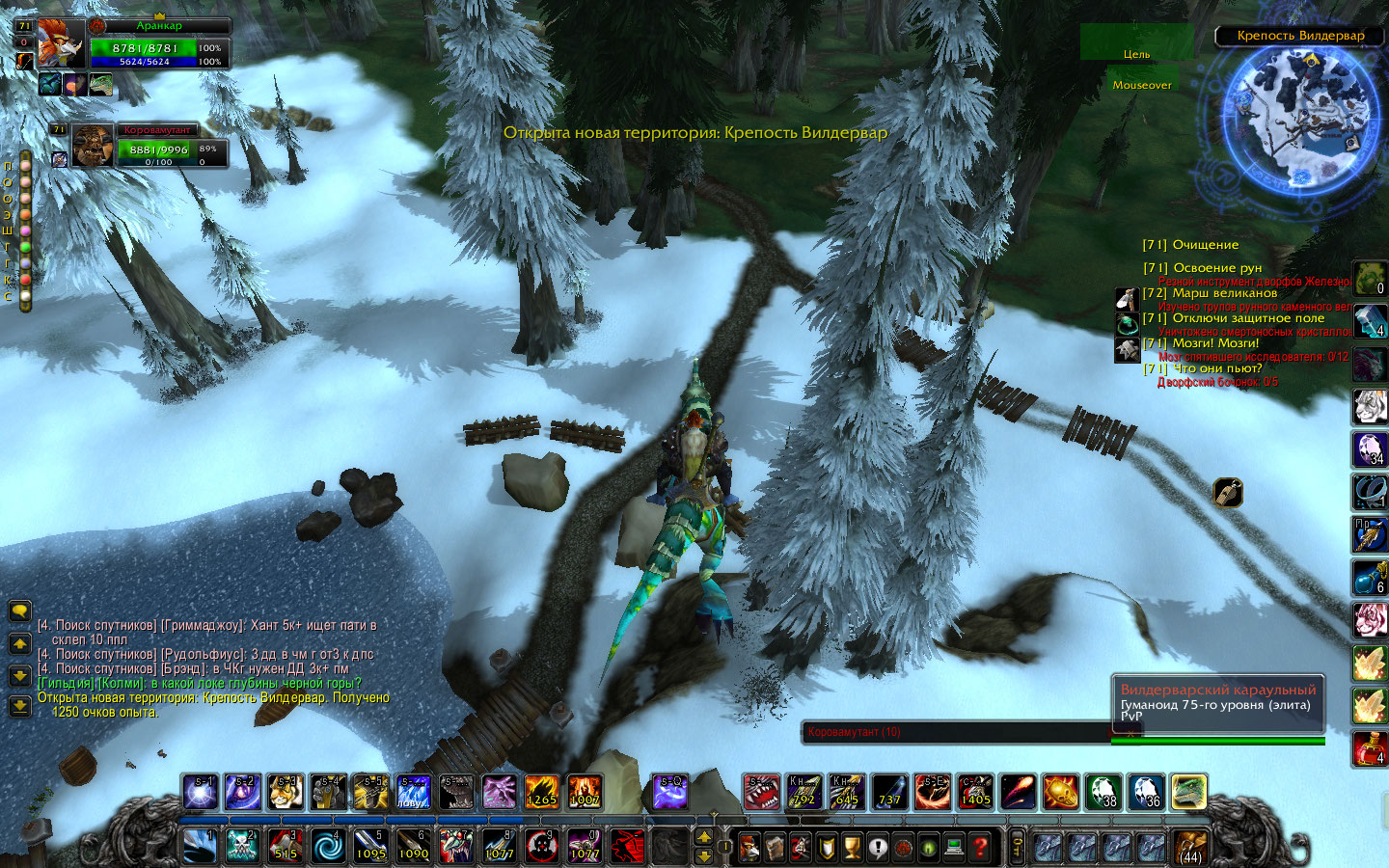Use the green gem stack of 38
Viewport: 1389px width, 868px height.
pos(1102,793)
